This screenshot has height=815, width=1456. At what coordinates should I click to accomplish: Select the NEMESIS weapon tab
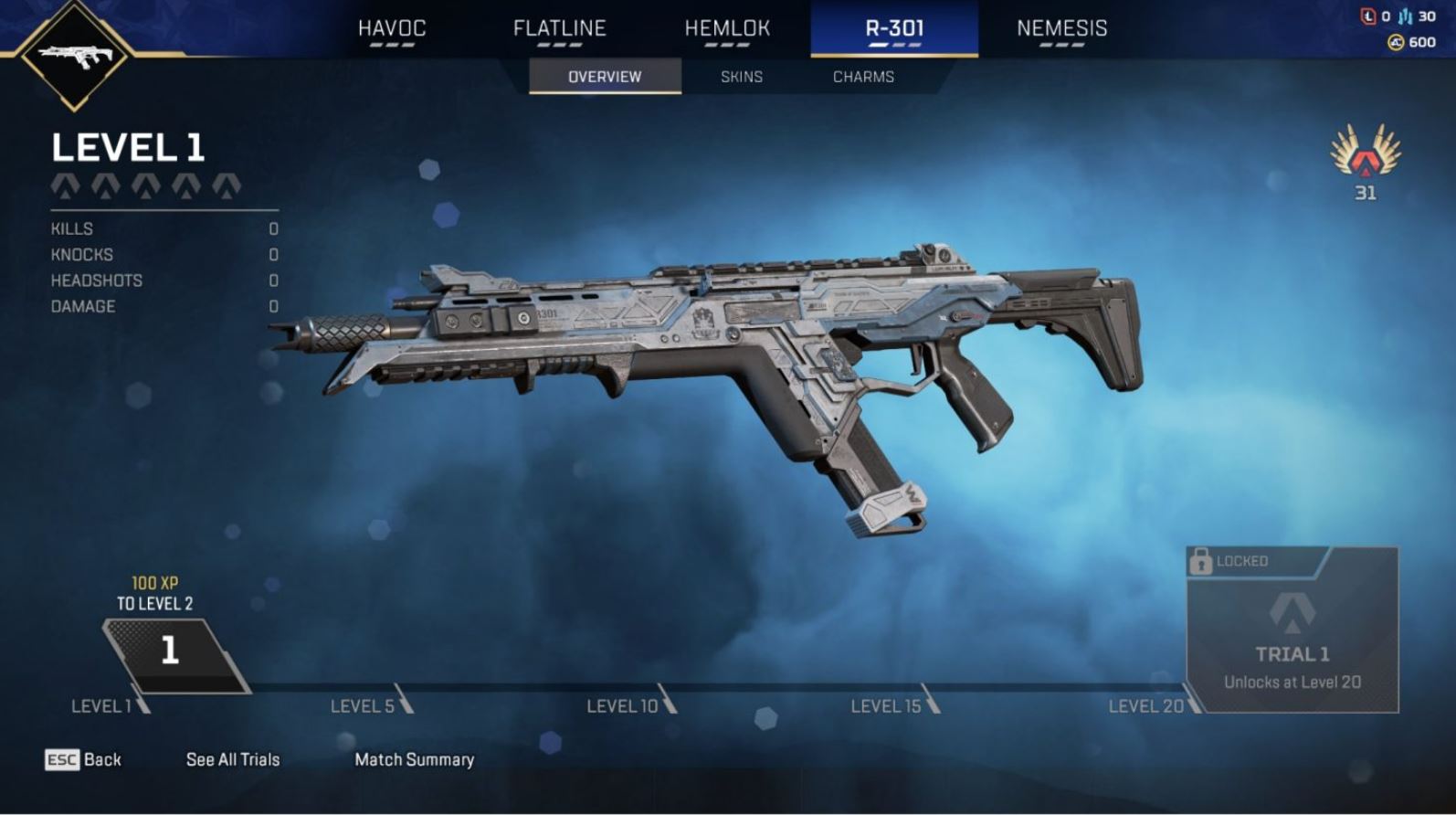(x=1062, y=28)
